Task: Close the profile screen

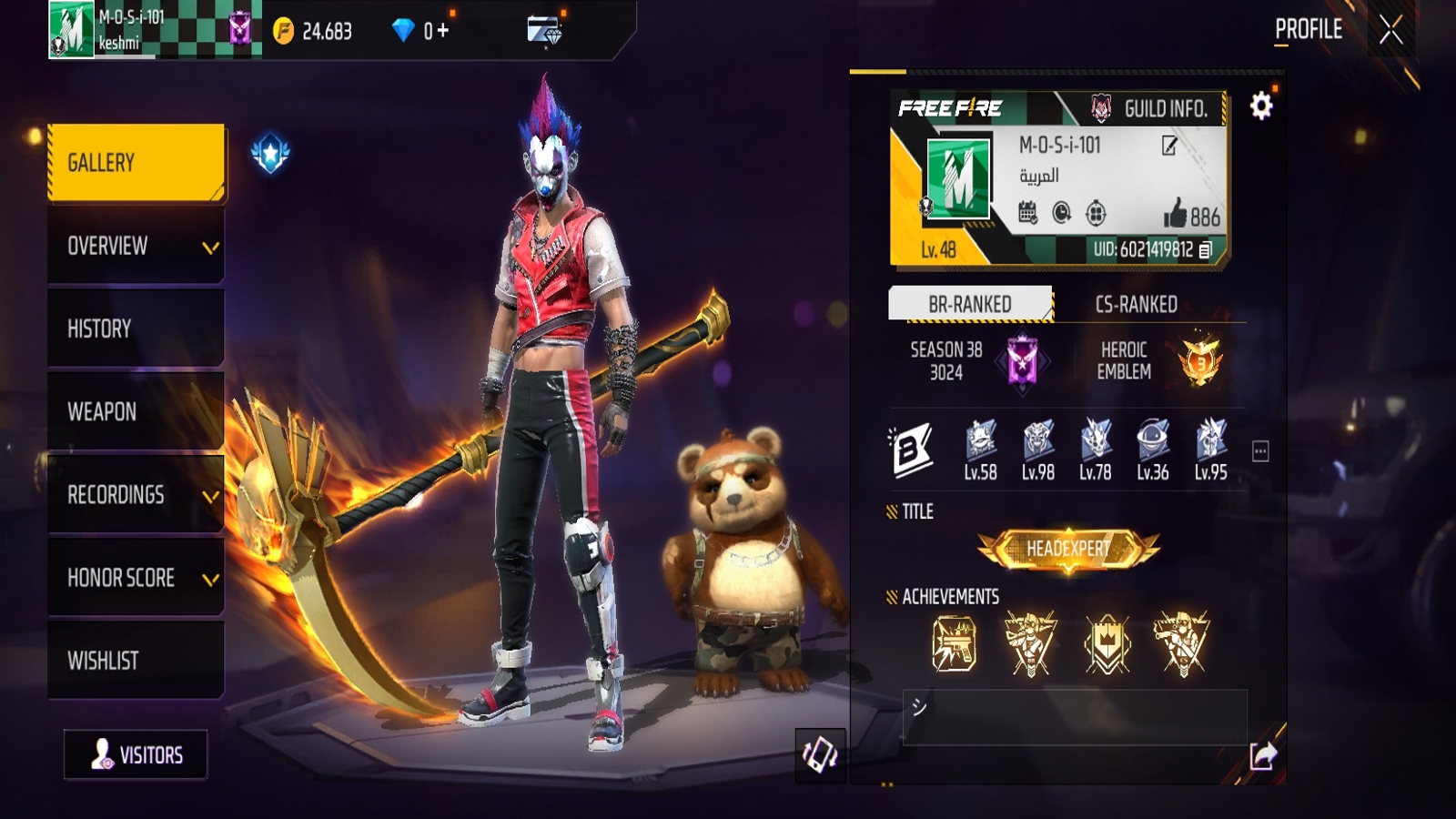Action: click(1390, 30)
